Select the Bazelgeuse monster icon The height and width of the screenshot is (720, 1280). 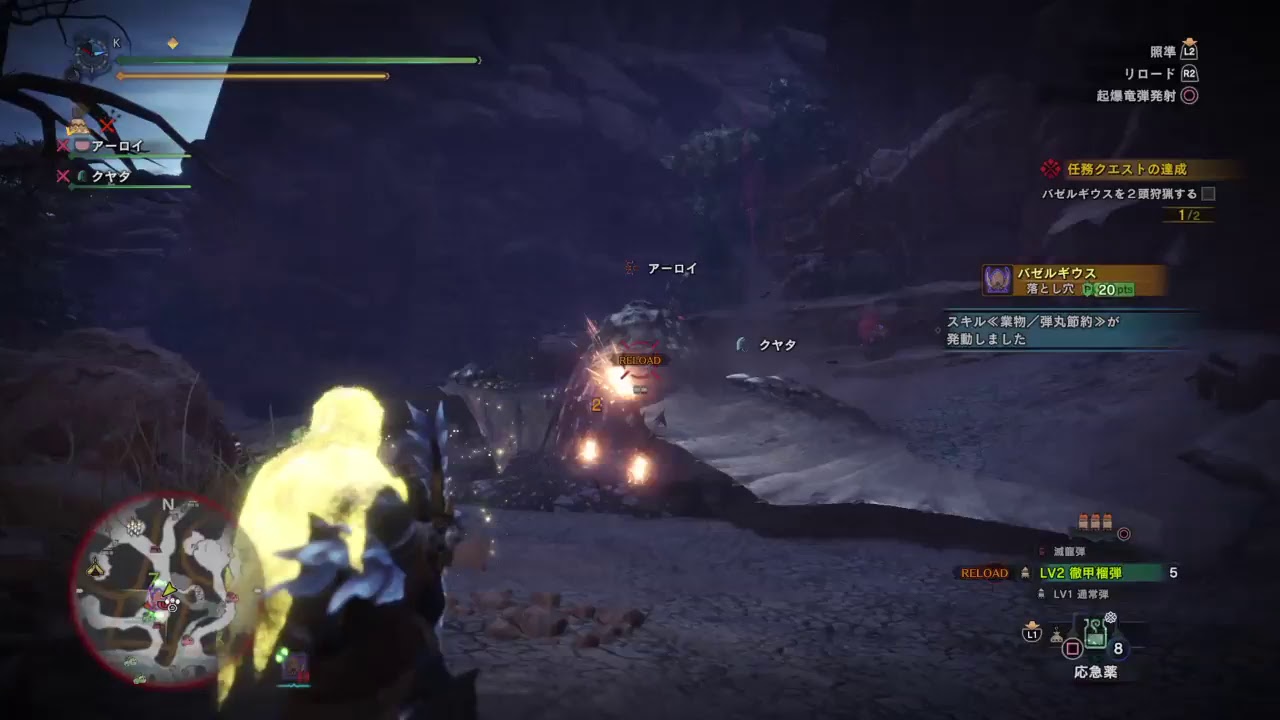coord(996,280)
